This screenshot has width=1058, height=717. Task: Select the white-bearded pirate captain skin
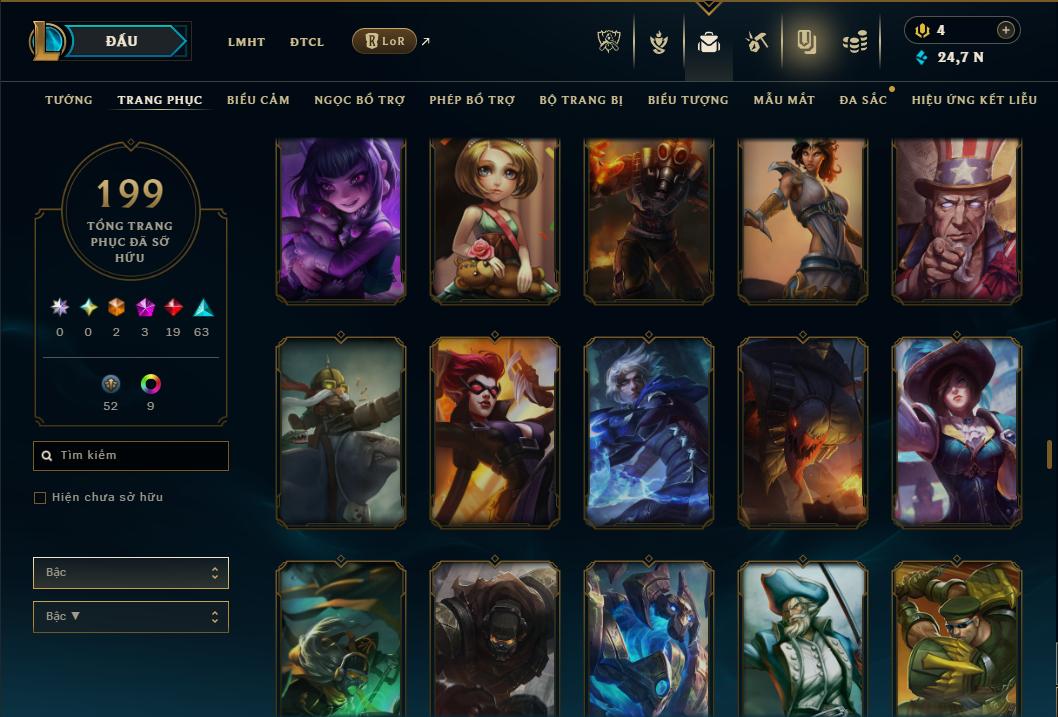803,639
